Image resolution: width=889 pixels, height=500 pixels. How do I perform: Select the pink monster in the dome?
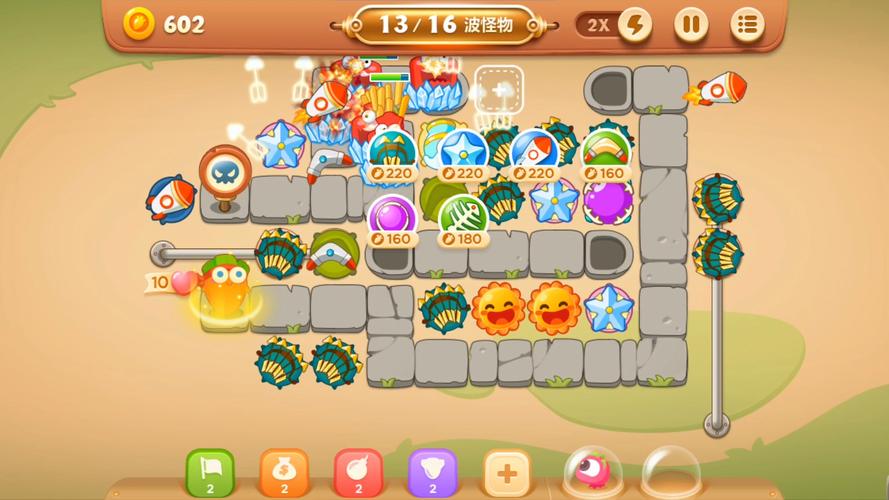(x=592, y=470)
